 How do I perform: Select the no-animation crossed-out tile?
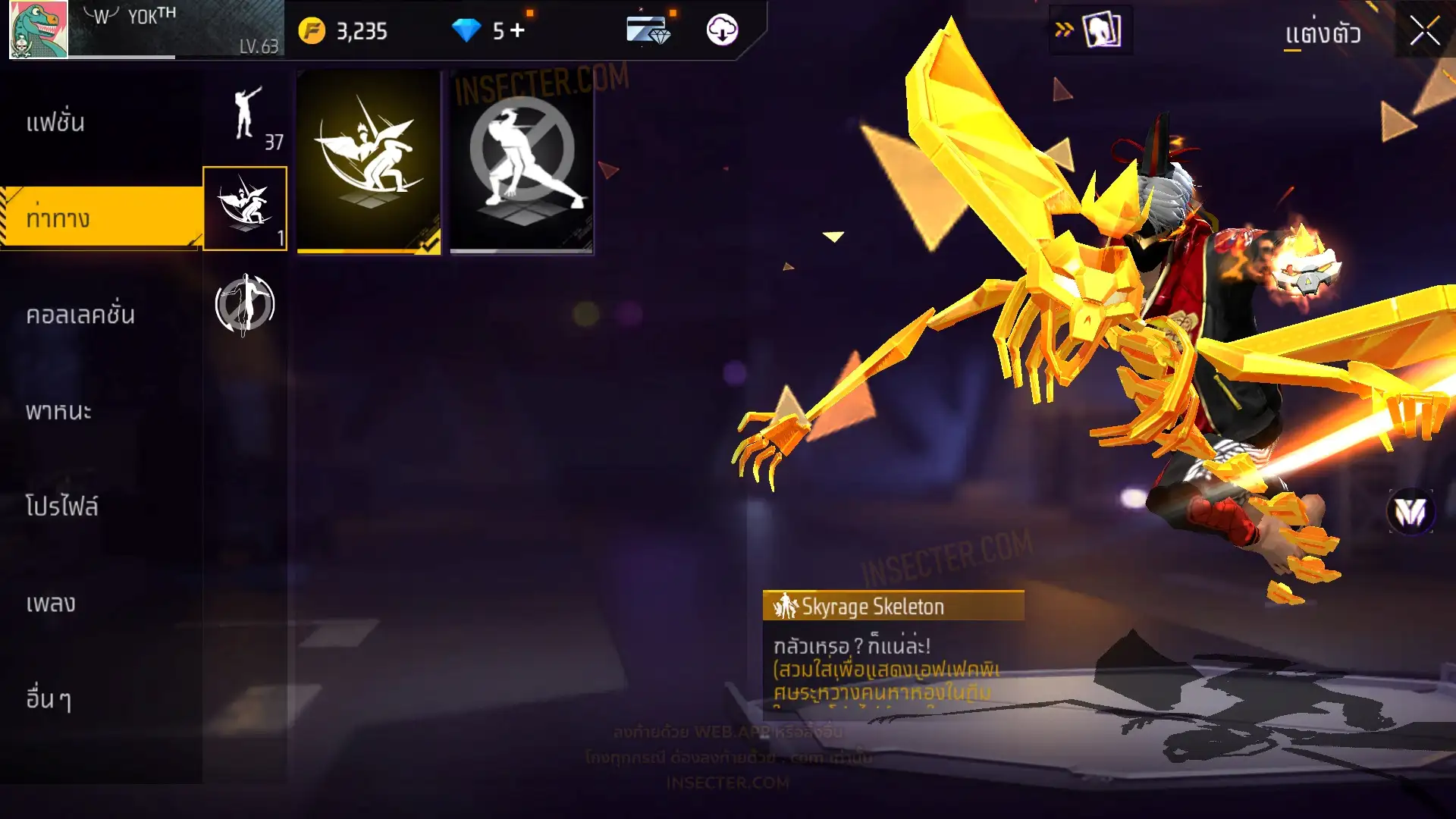click(x=522, y=162)
